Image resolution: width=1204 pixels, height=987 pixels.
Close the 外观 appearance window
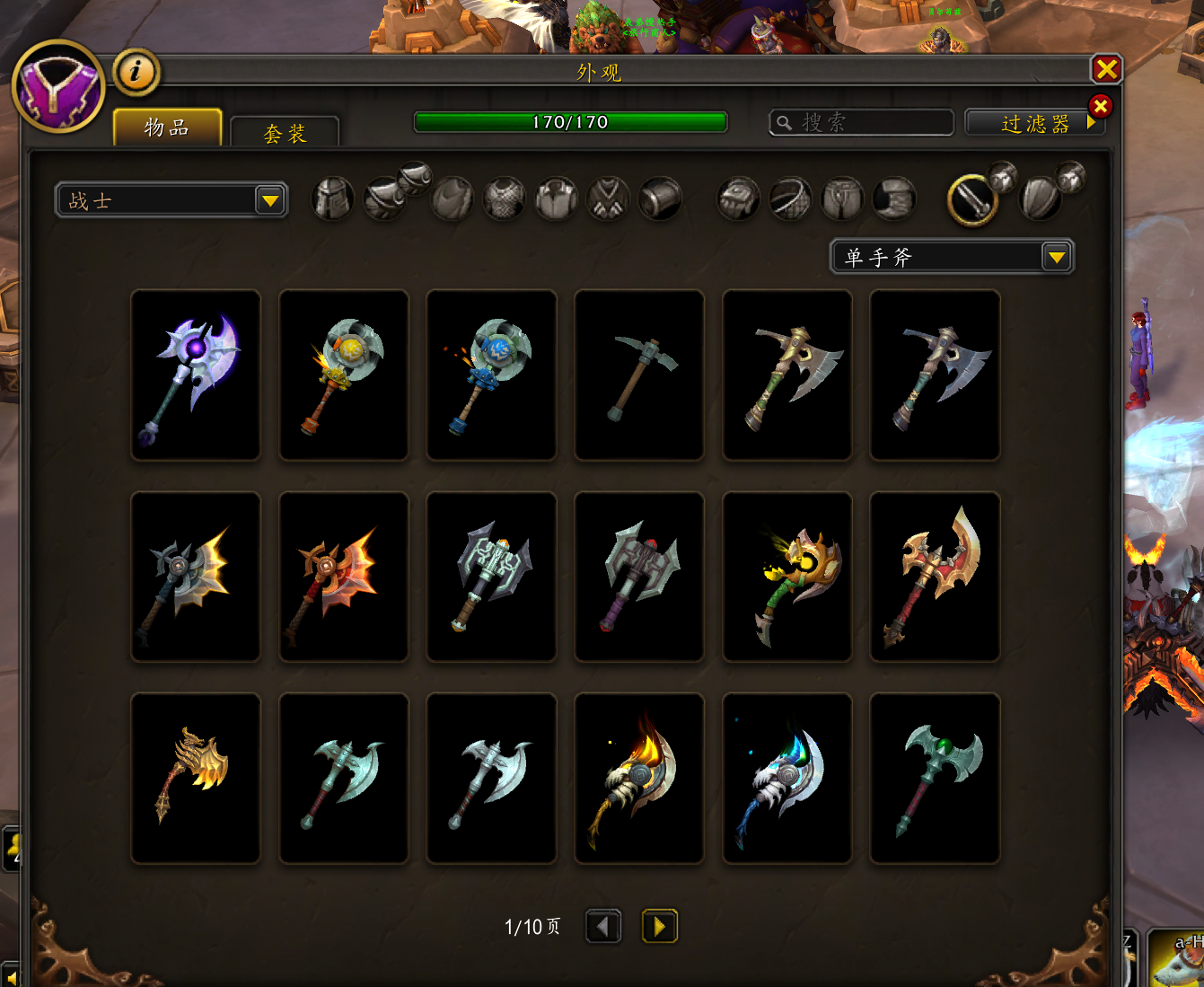click(1106, 69)
